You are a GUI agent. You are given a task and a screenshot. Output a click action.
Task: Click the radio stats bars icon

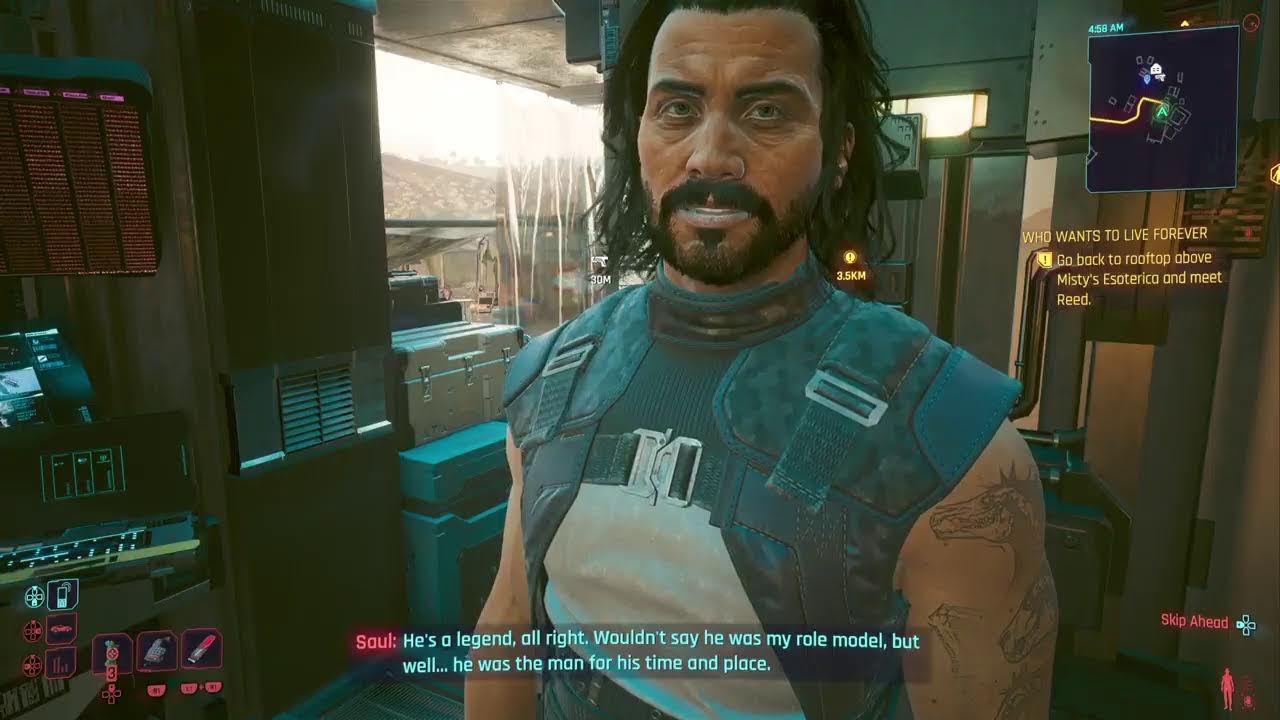click(x=59, y=662)
